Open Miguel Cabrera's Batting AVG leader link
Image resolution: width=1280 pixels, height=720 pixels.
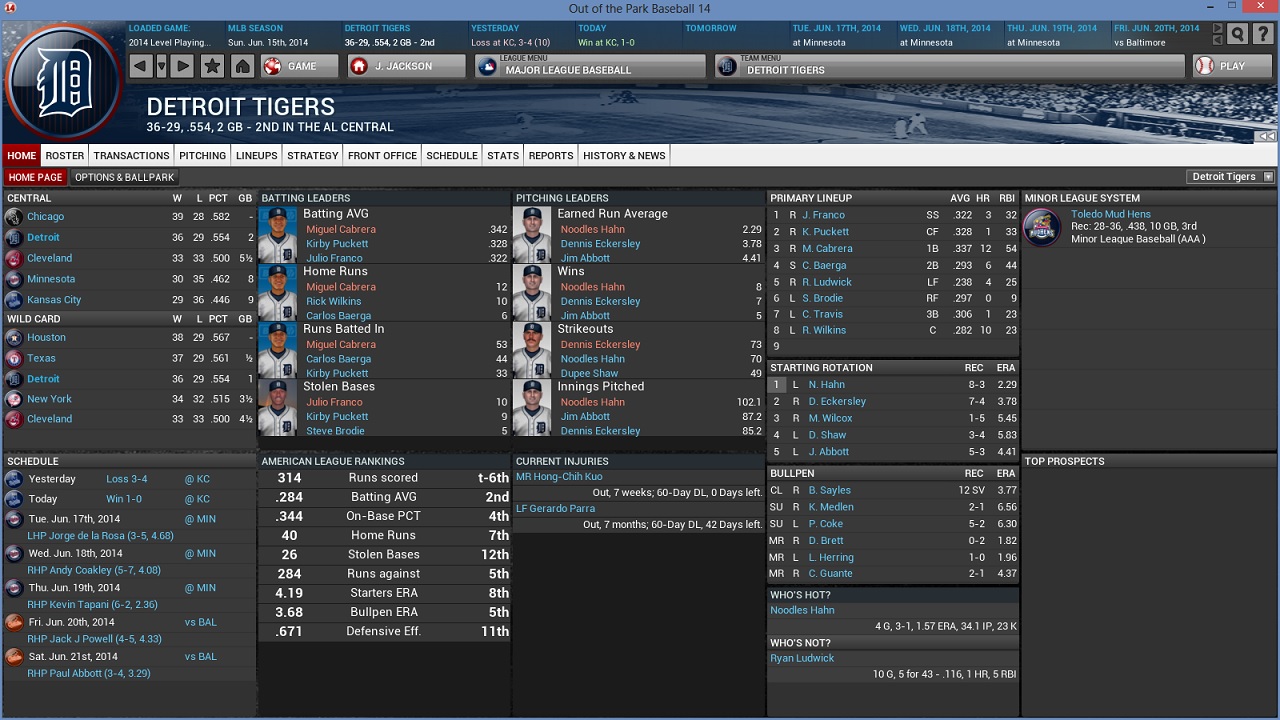341,229
